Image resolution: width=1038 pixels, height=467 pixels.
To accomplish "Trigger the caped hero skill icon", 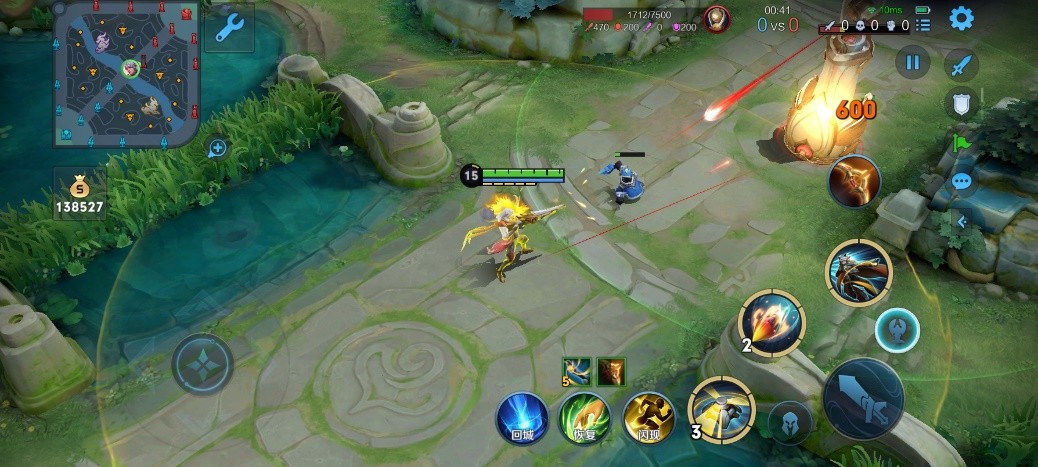I will coord(859,271).
